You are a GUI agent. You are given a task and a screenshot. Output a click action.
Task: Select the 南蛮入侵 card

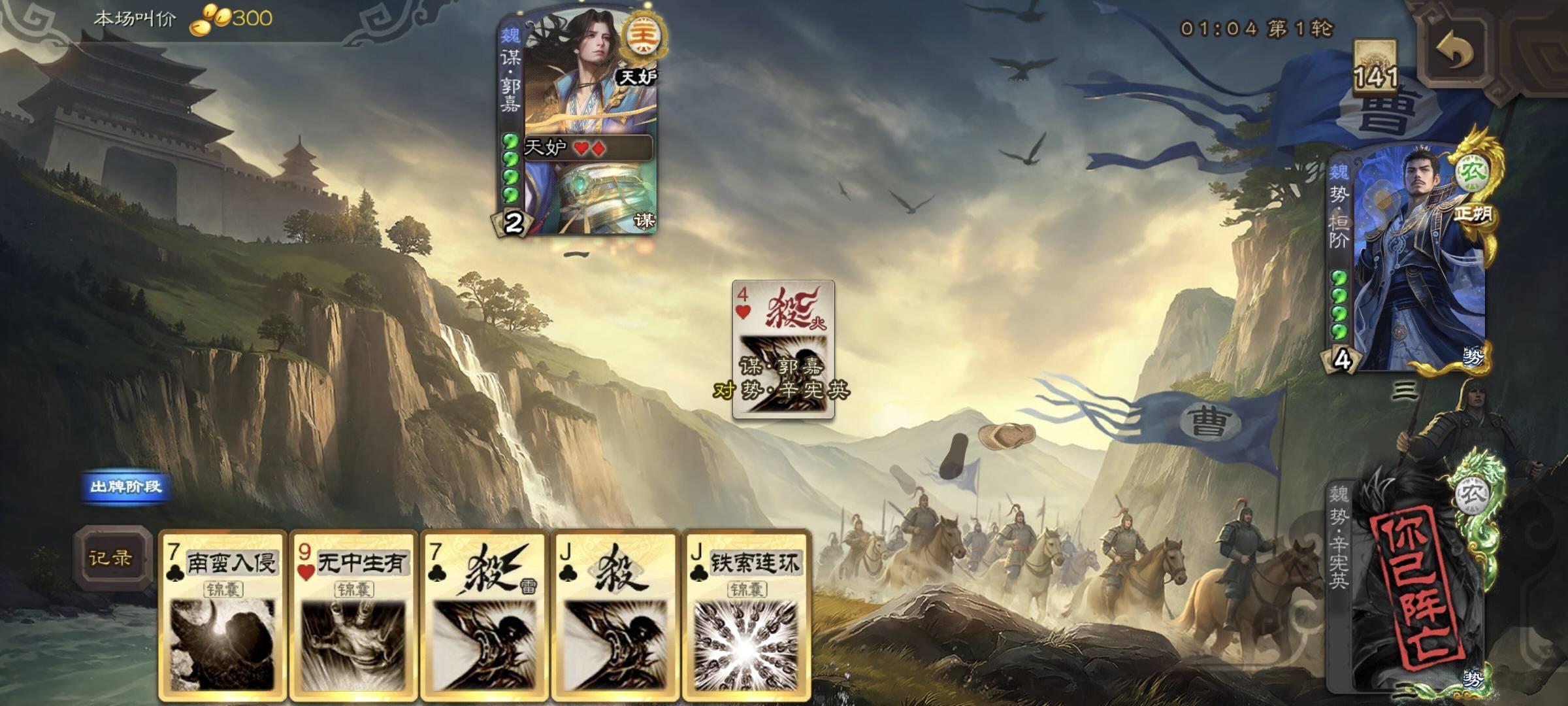click(x=223, y=614)
